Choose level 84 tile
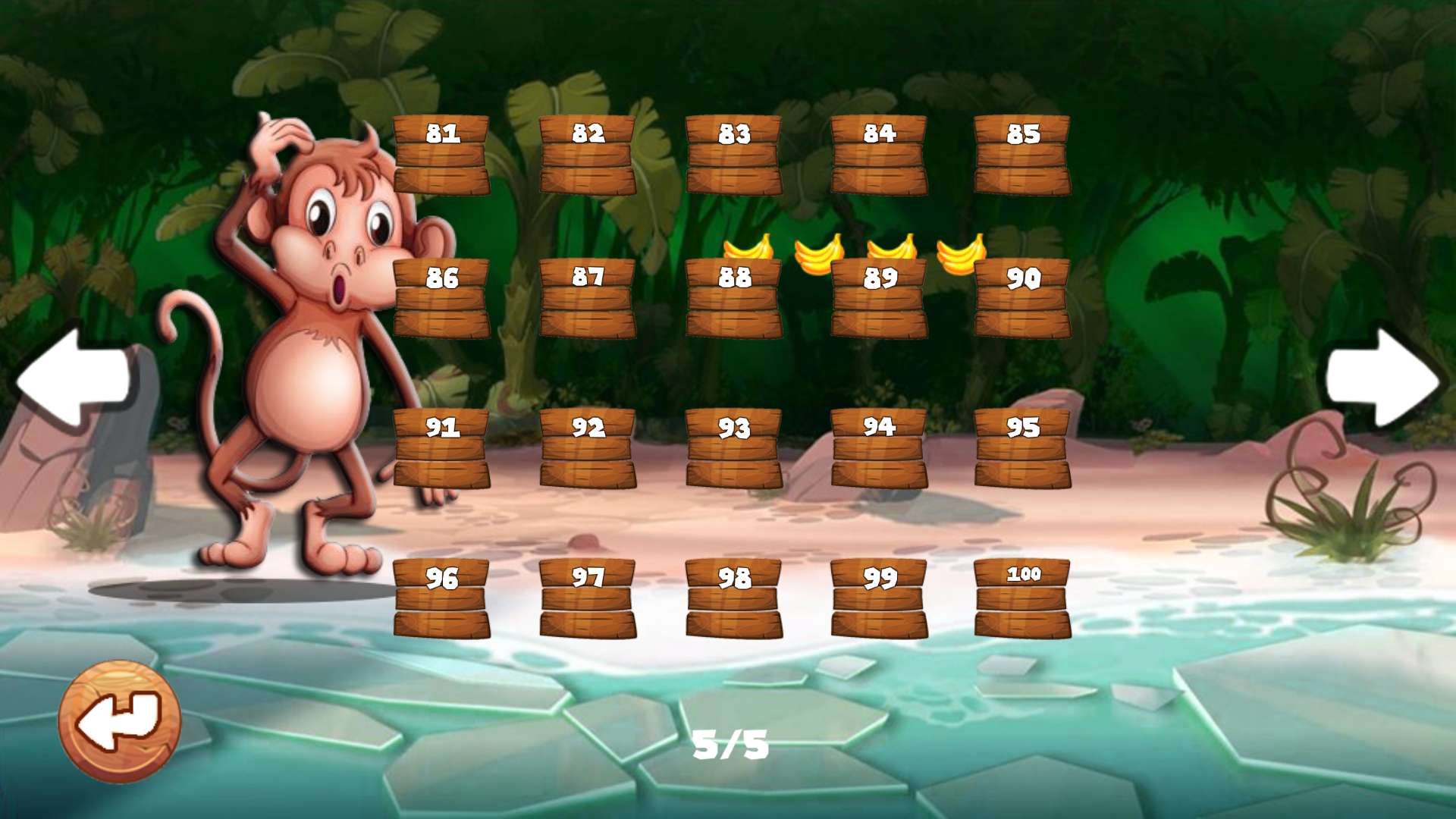This screenshot has height=819, width=1456. click(x=879, y=155)
